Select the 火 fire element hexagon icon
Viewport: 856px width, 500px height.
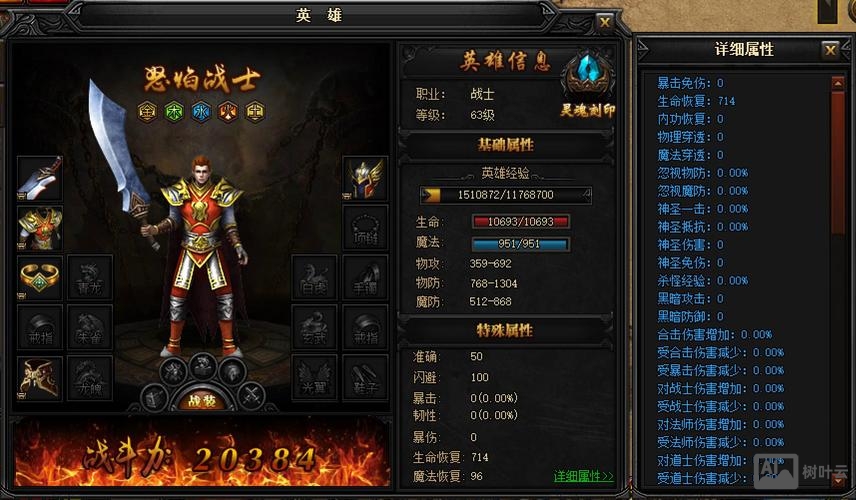pyautogui.click(x=229, y=111)
